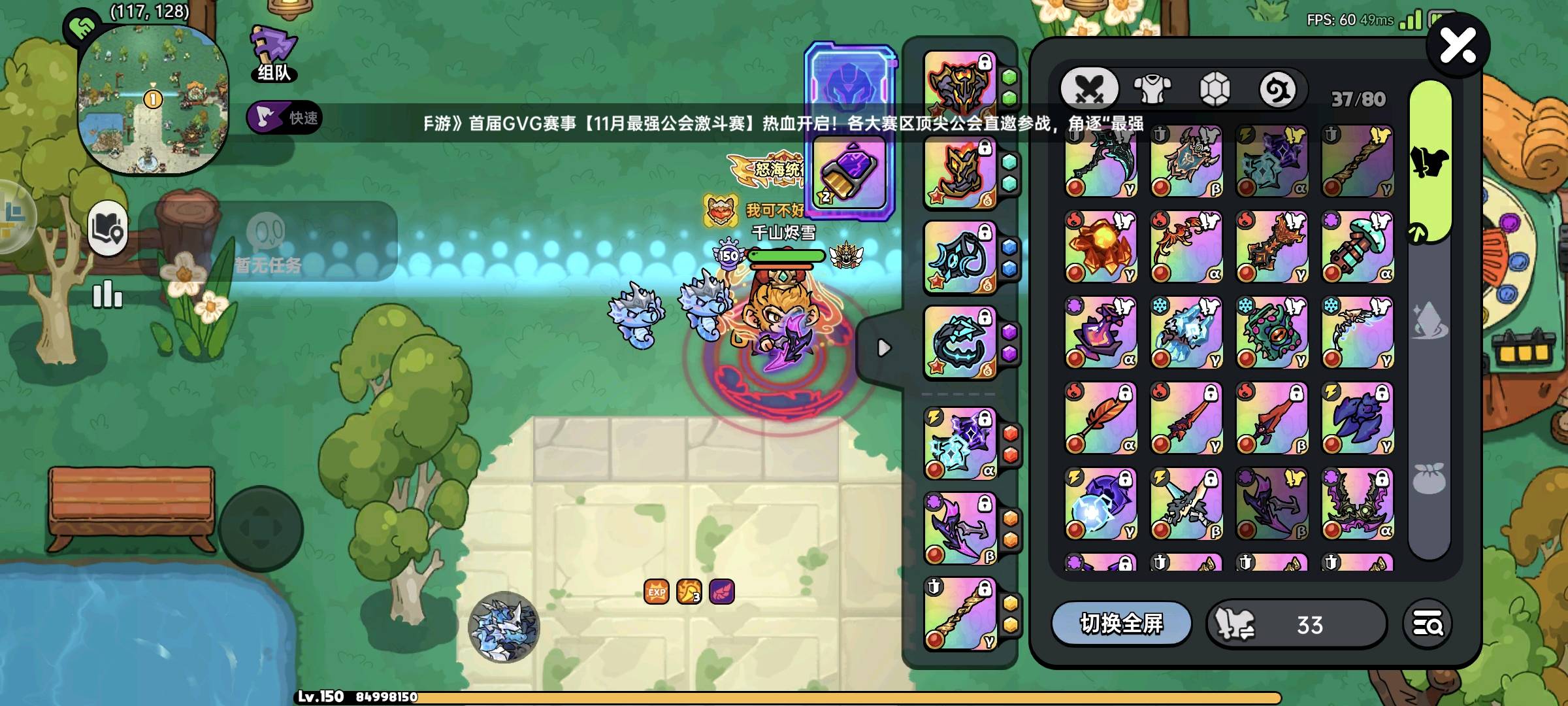Pick the blue lightning orb weapon
The width and height of the screenshot is (1568, 706).
coord(1100,503)
